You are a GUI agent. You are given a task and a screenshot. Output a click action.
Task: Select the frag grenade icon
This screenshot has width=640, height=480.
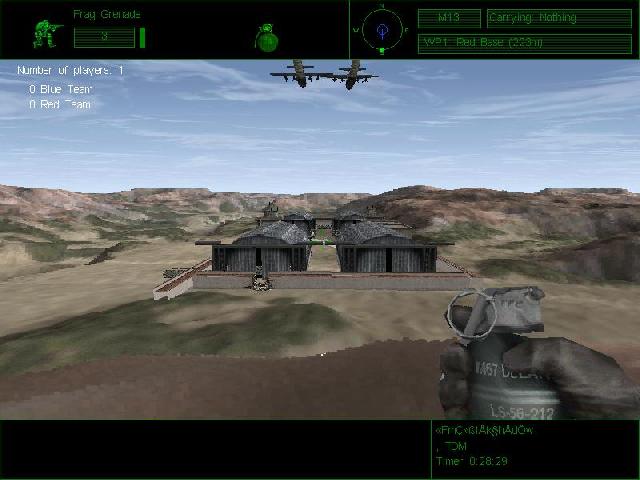coord(266,37)
